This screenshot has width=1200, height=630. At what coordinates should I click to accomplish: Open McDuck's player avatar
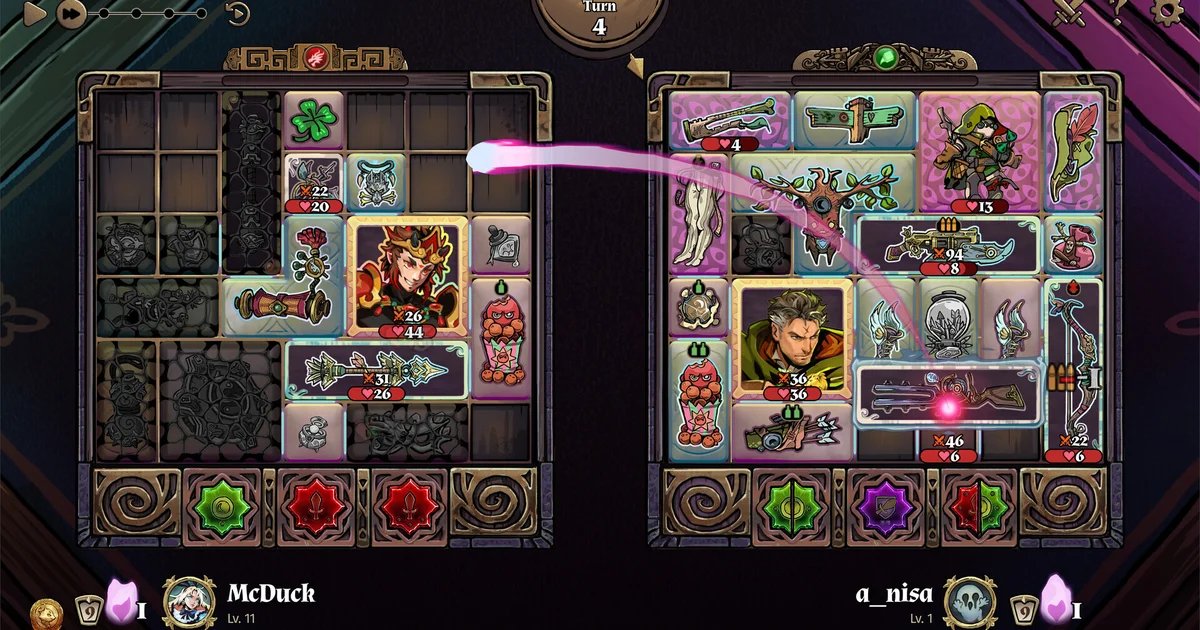[189, 602]
